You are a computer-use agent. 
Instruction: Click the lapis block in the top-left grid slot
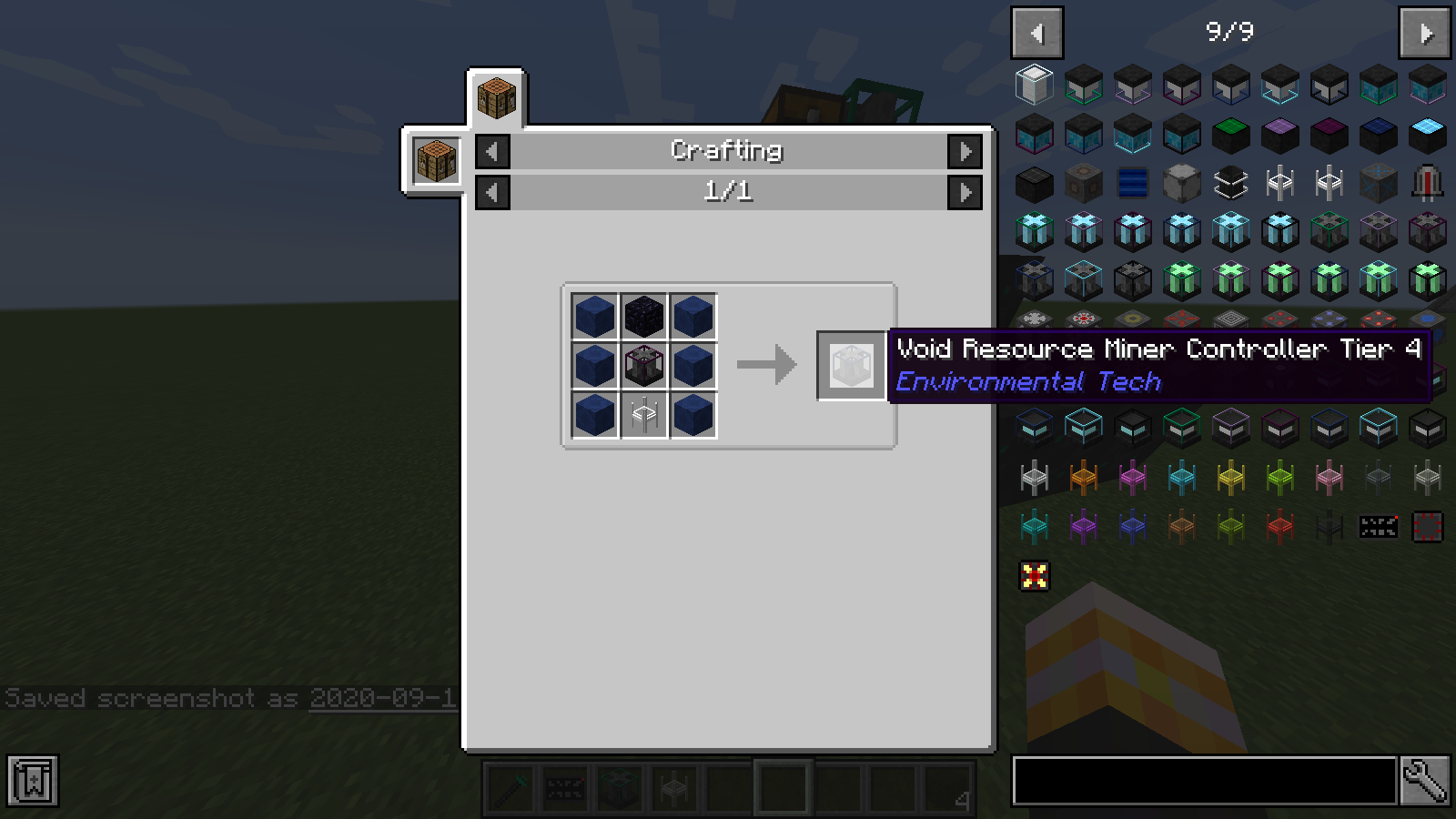[594, 316]
